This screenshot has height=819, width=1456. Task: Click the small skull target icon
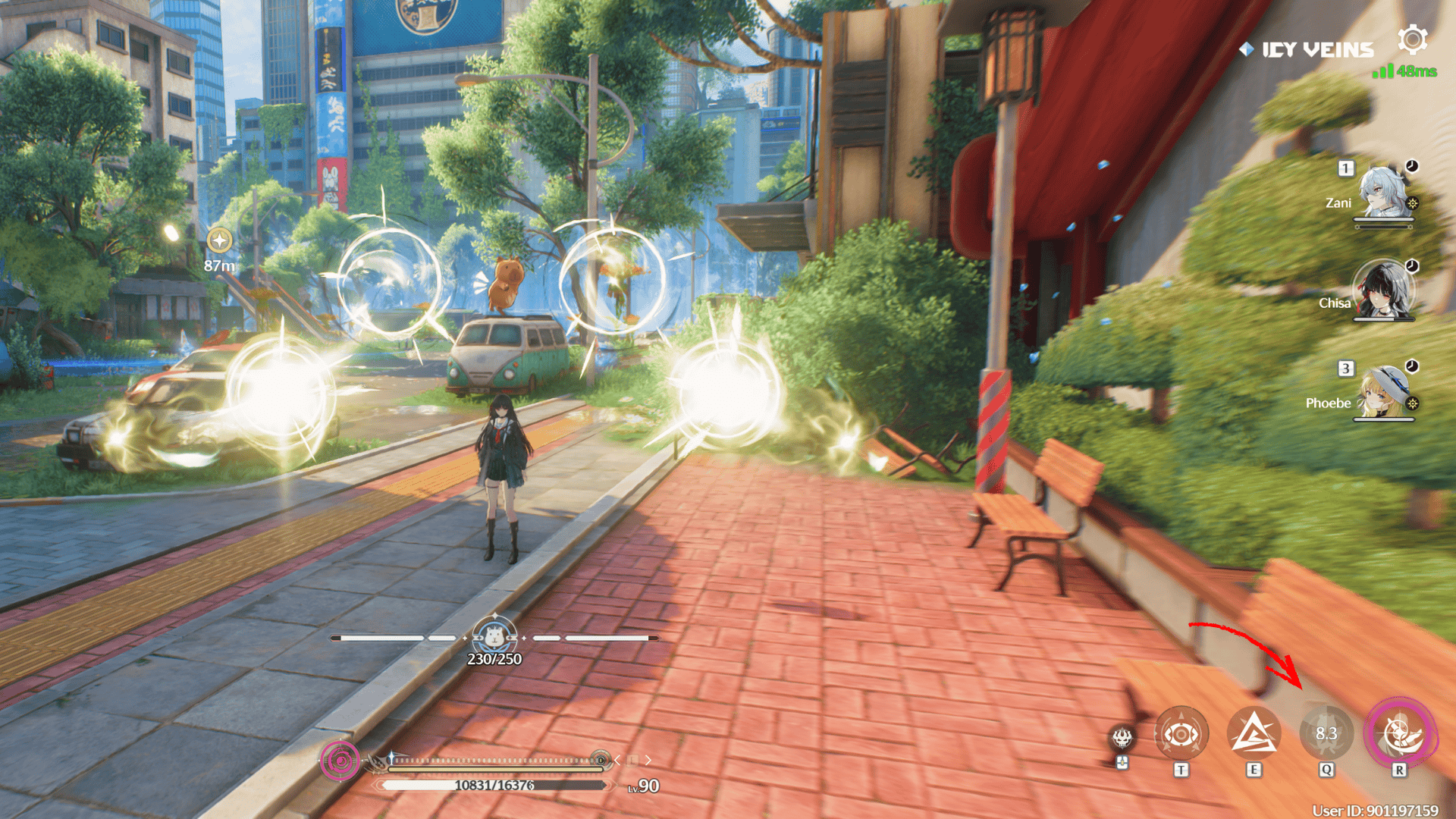click(x=1122, y=737)
